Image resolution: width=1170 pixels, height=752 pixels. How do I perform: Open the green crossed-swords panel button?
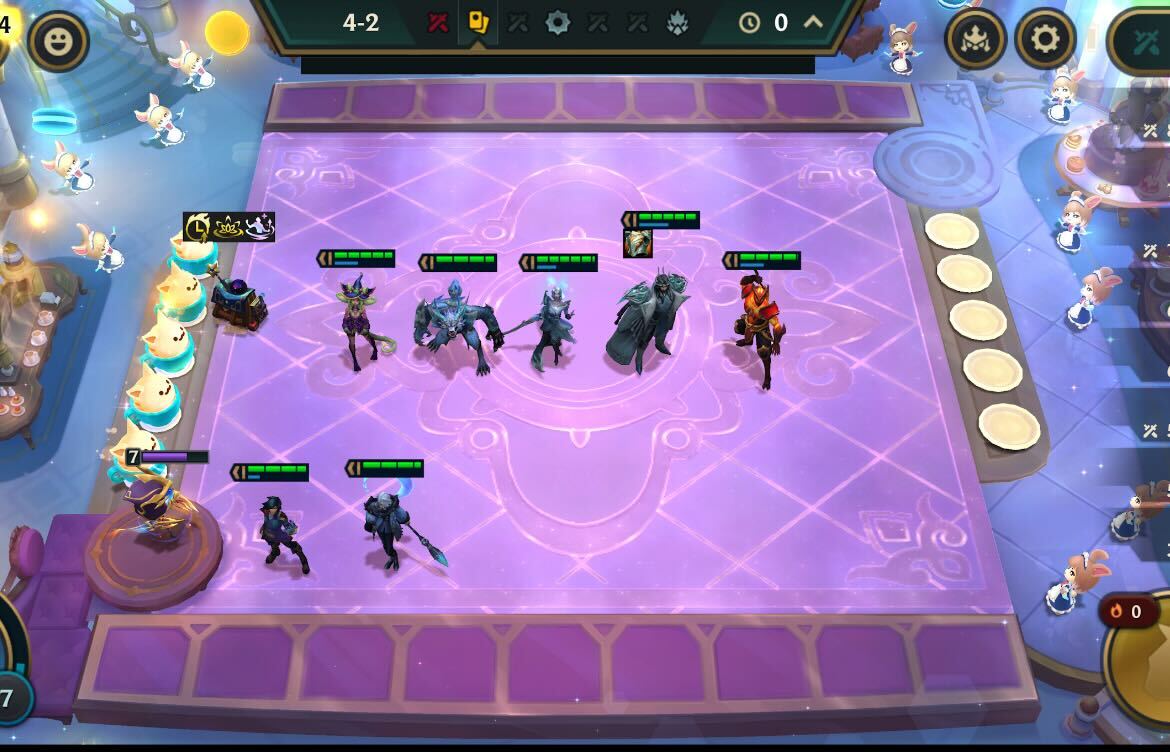pyautogui.click(x=1145, y=41)
